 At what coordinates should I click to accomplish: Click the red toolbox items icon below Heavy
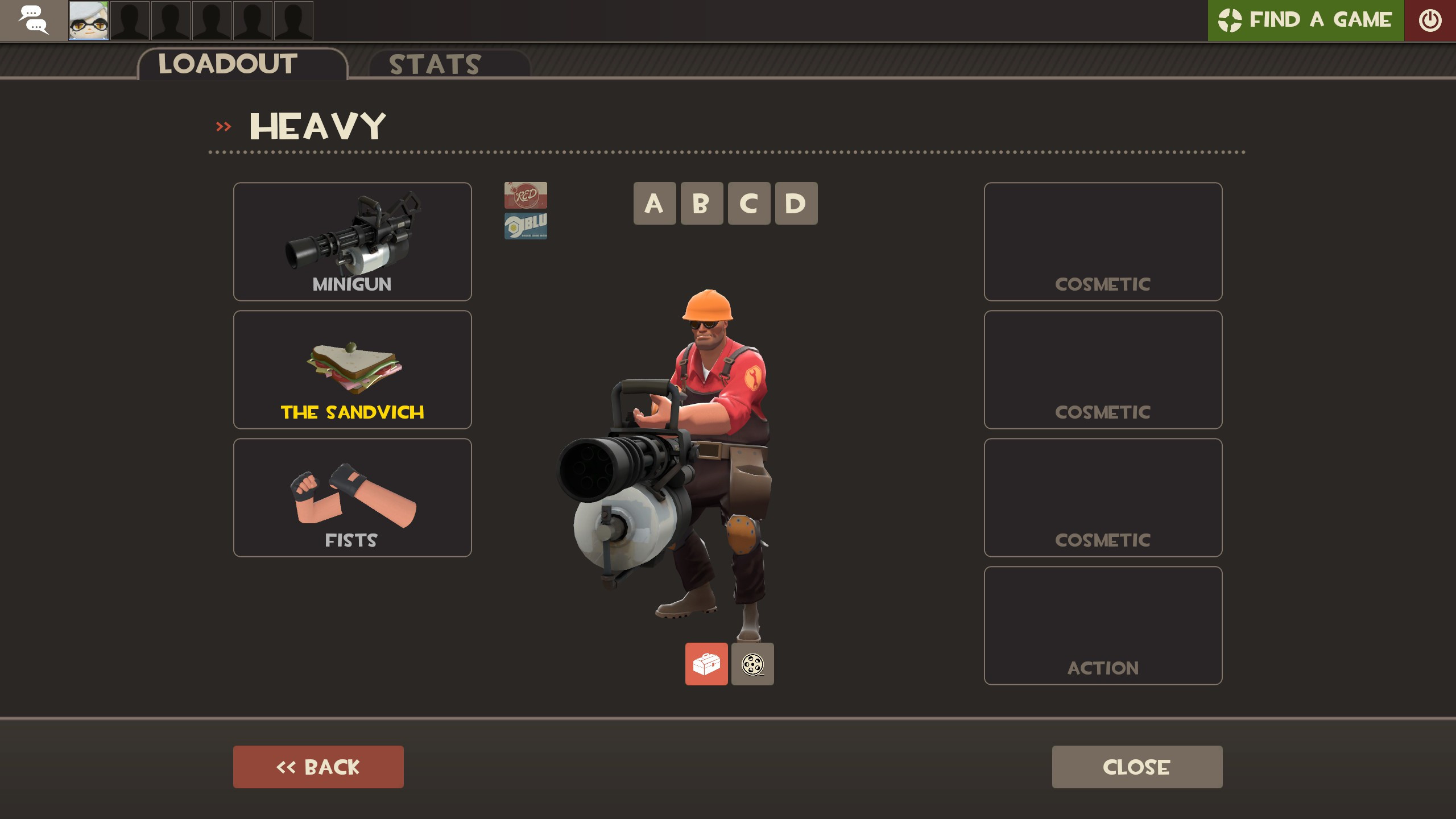pos(706,664)
